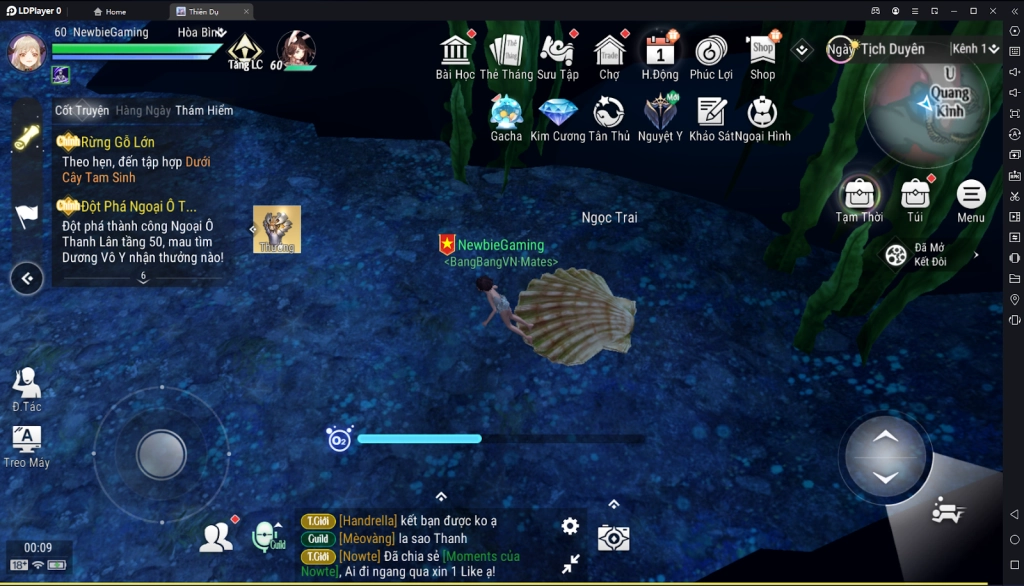The width and height of the screenshot is (1024, 586).
Task: Open the Tạm Thời temporary bag
Action: [859, 197]
